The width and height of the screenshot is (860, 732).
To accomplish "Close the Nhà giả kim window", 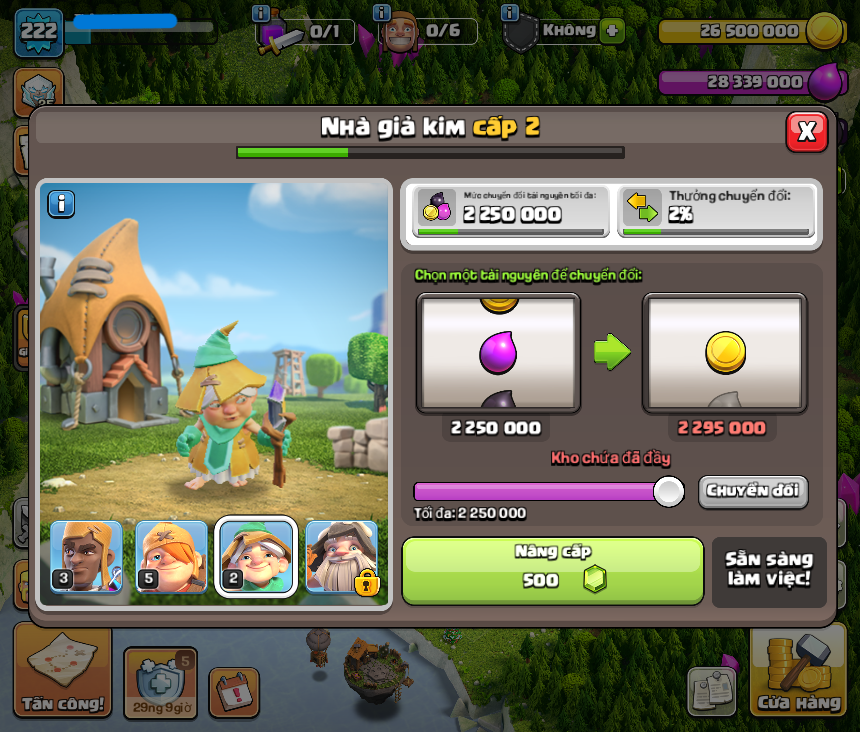I will (x=806, y=131).
